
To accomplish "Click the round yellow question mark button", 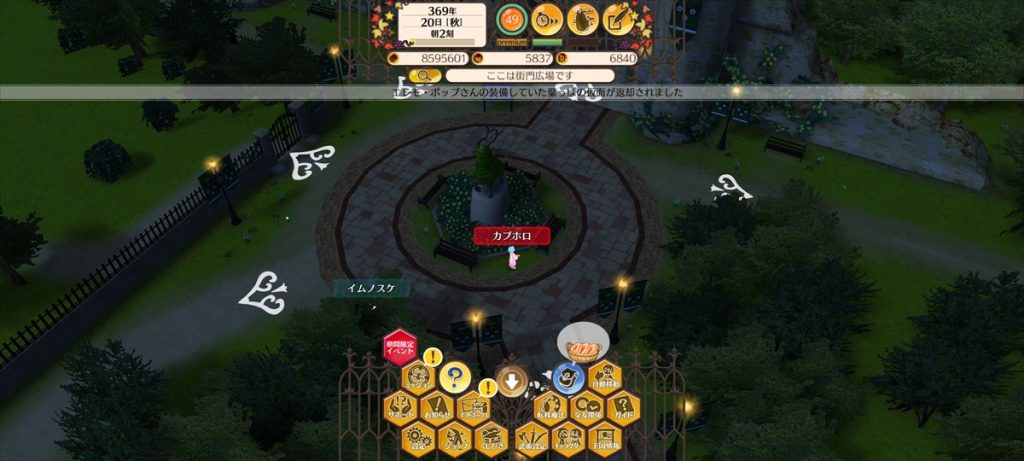I will coord(455,378).
